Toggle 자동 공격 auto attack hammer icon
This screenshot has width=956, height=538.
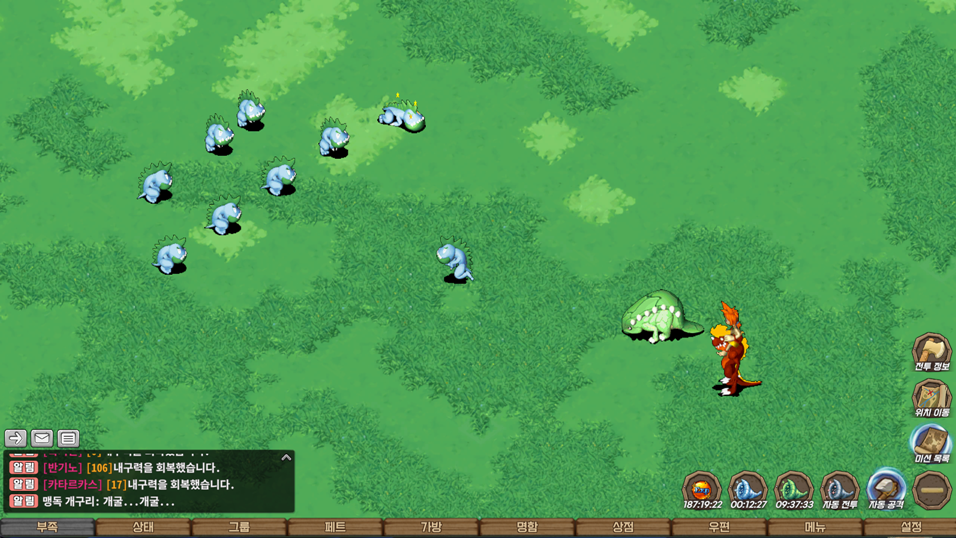point(885,489)
